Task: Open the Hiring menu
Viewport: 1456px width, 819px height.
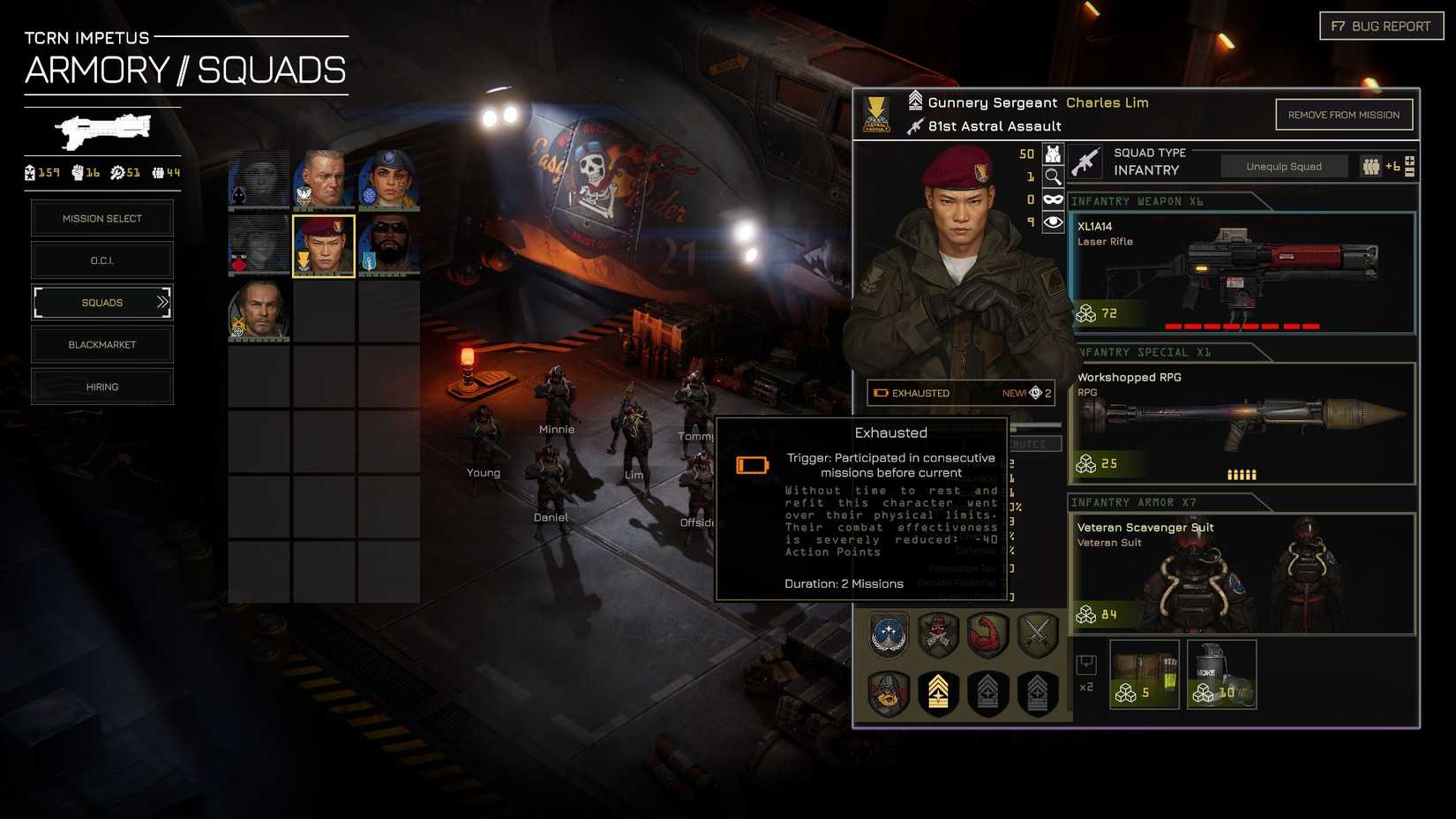Action: click(102, 387)
